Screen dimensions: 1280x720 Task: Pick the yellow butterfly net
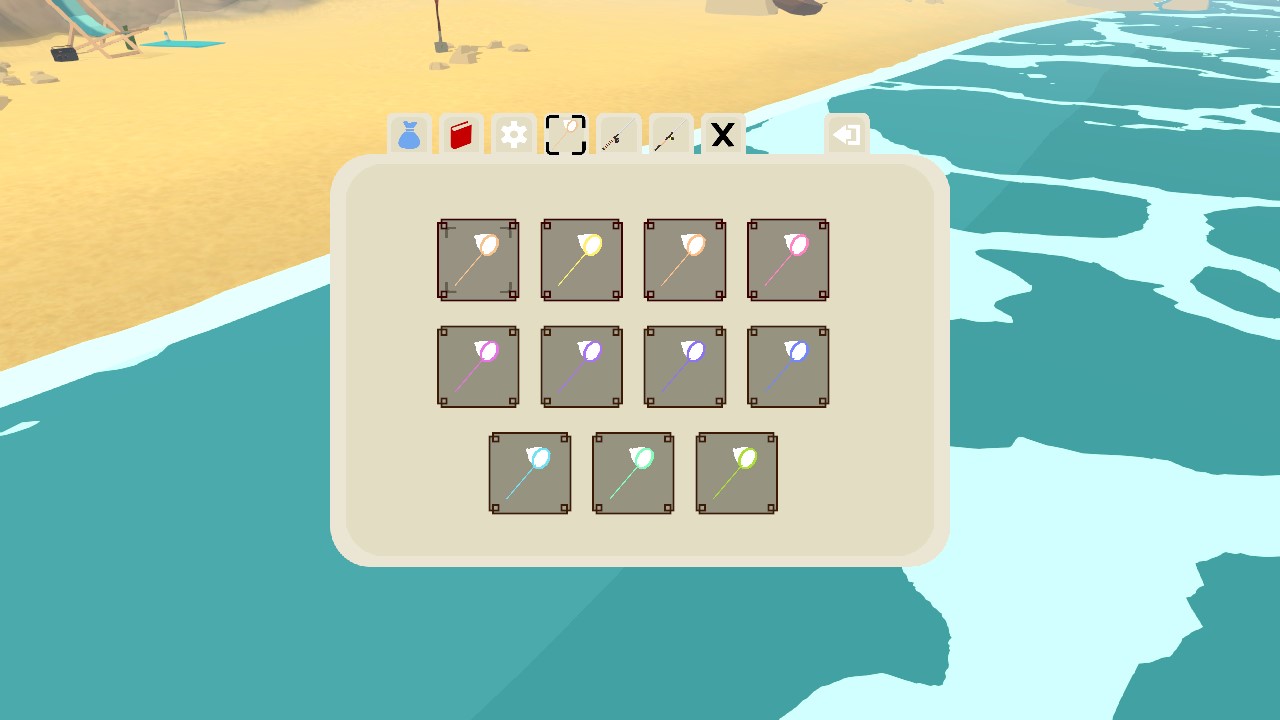pos(581,260)
